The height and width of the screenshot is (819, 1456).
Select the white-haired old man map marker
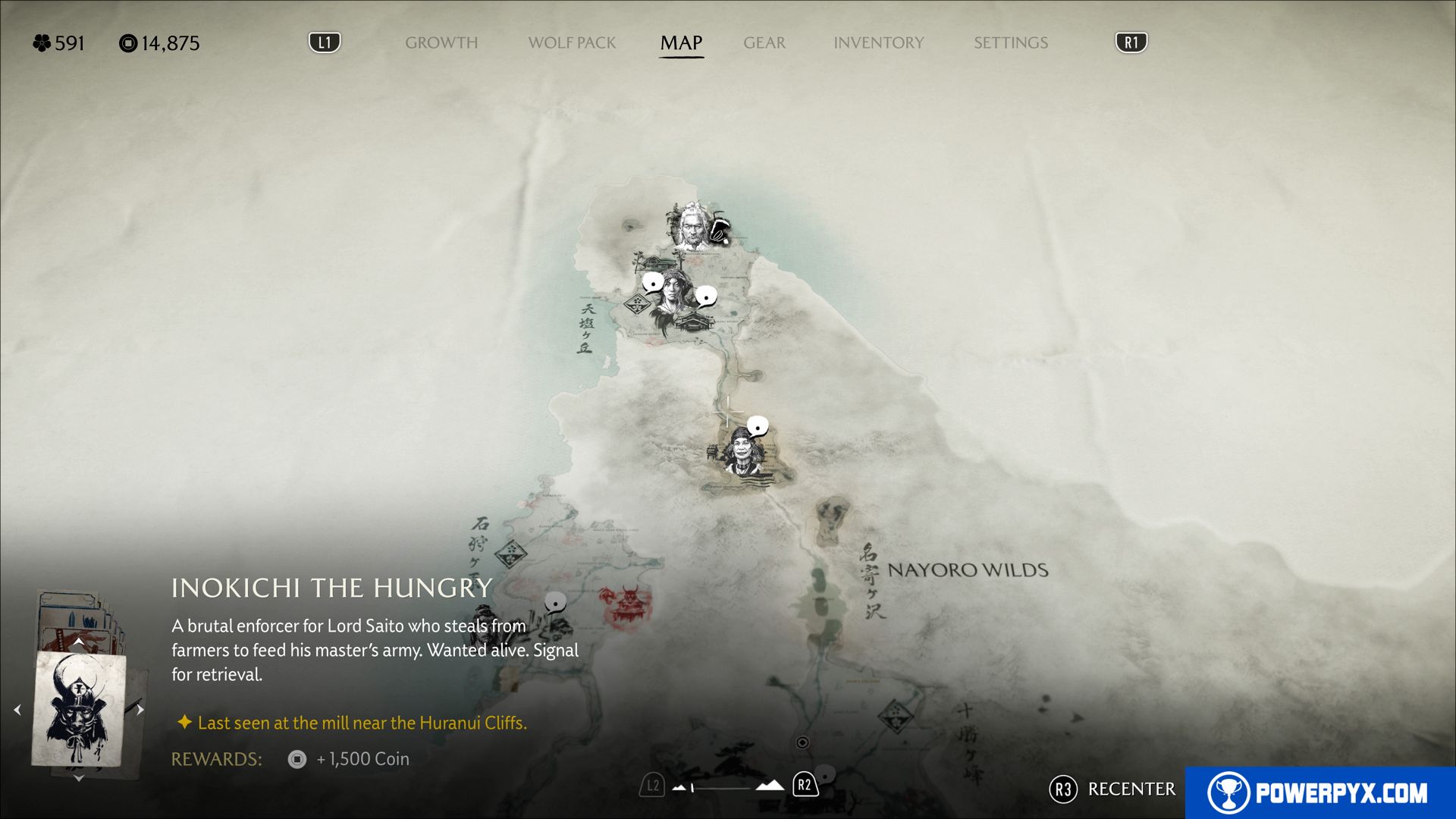690,226
